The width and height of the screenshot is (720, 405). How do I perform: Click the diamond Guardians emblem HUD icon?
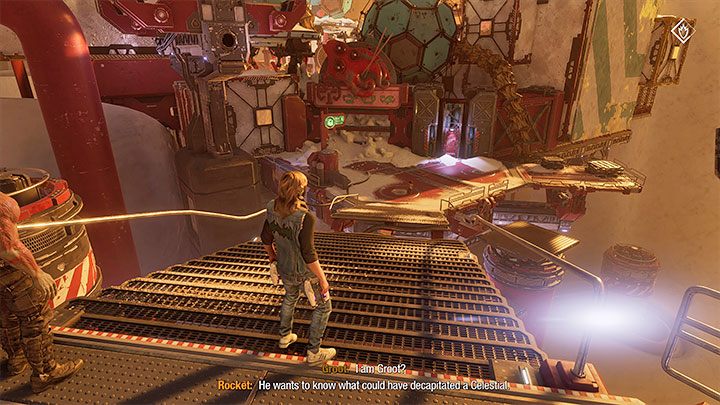[x=685, y=30]
